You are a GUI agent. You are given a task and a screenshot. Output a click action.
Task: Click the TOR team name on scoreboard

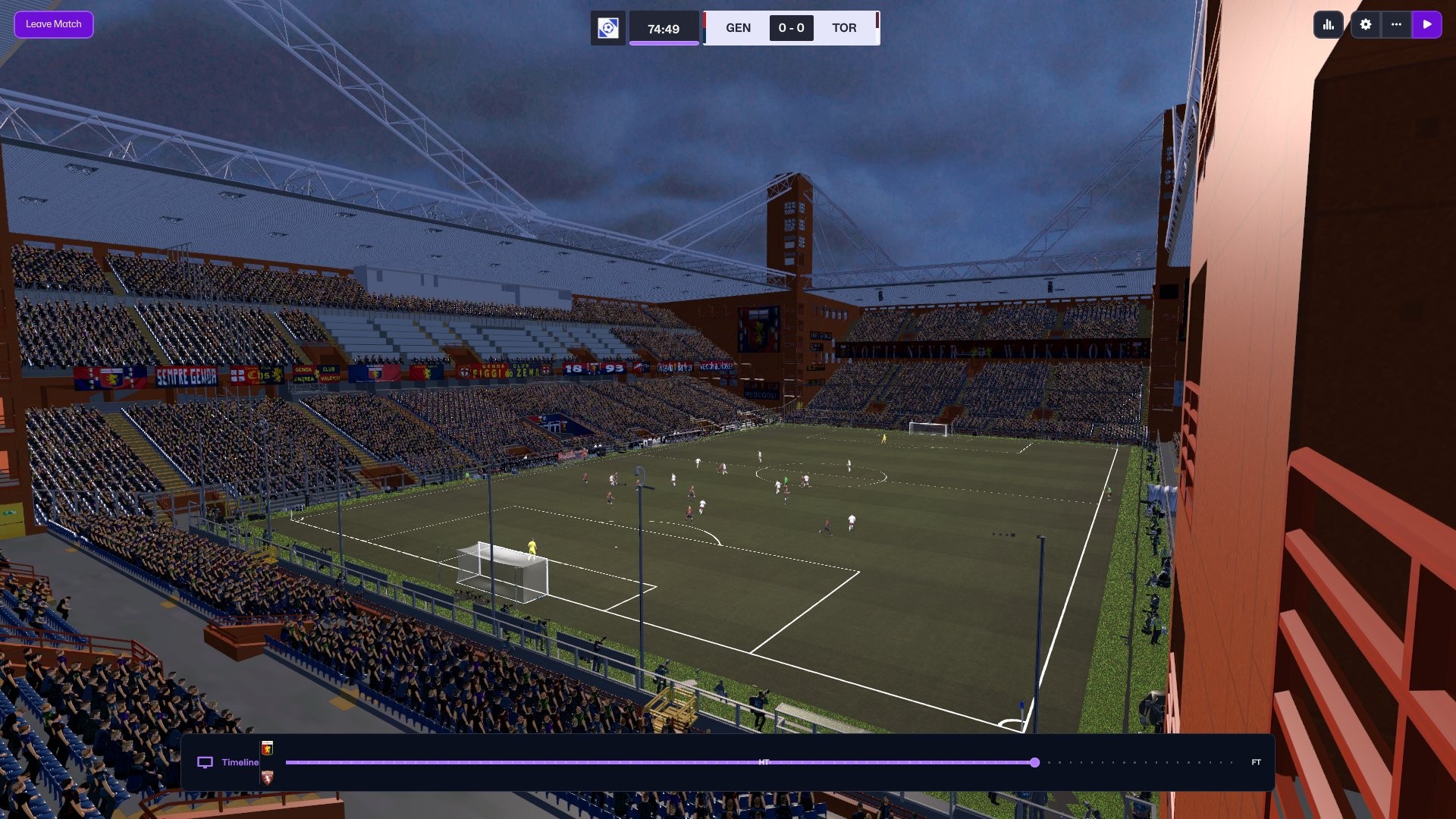(844, 28)
